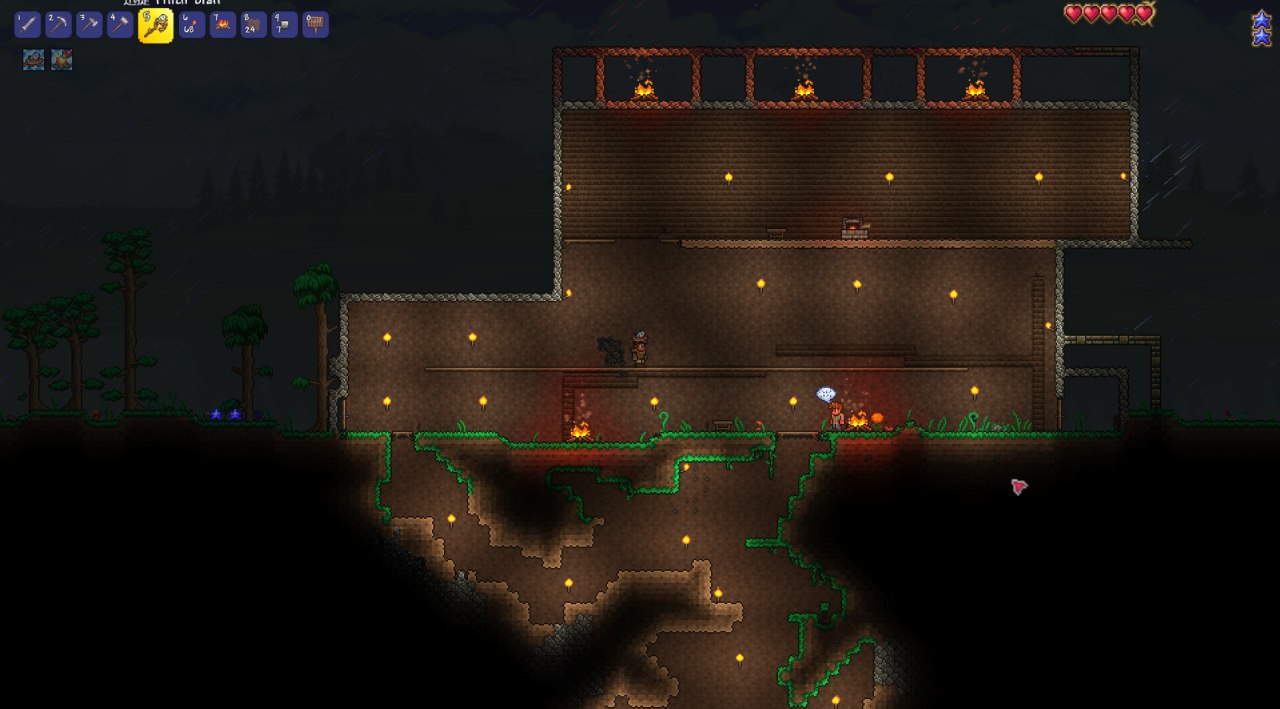Screen dimensions: 1280x709
Task: Select the sword in hotbar slot 1
Action: pos(27,25)
